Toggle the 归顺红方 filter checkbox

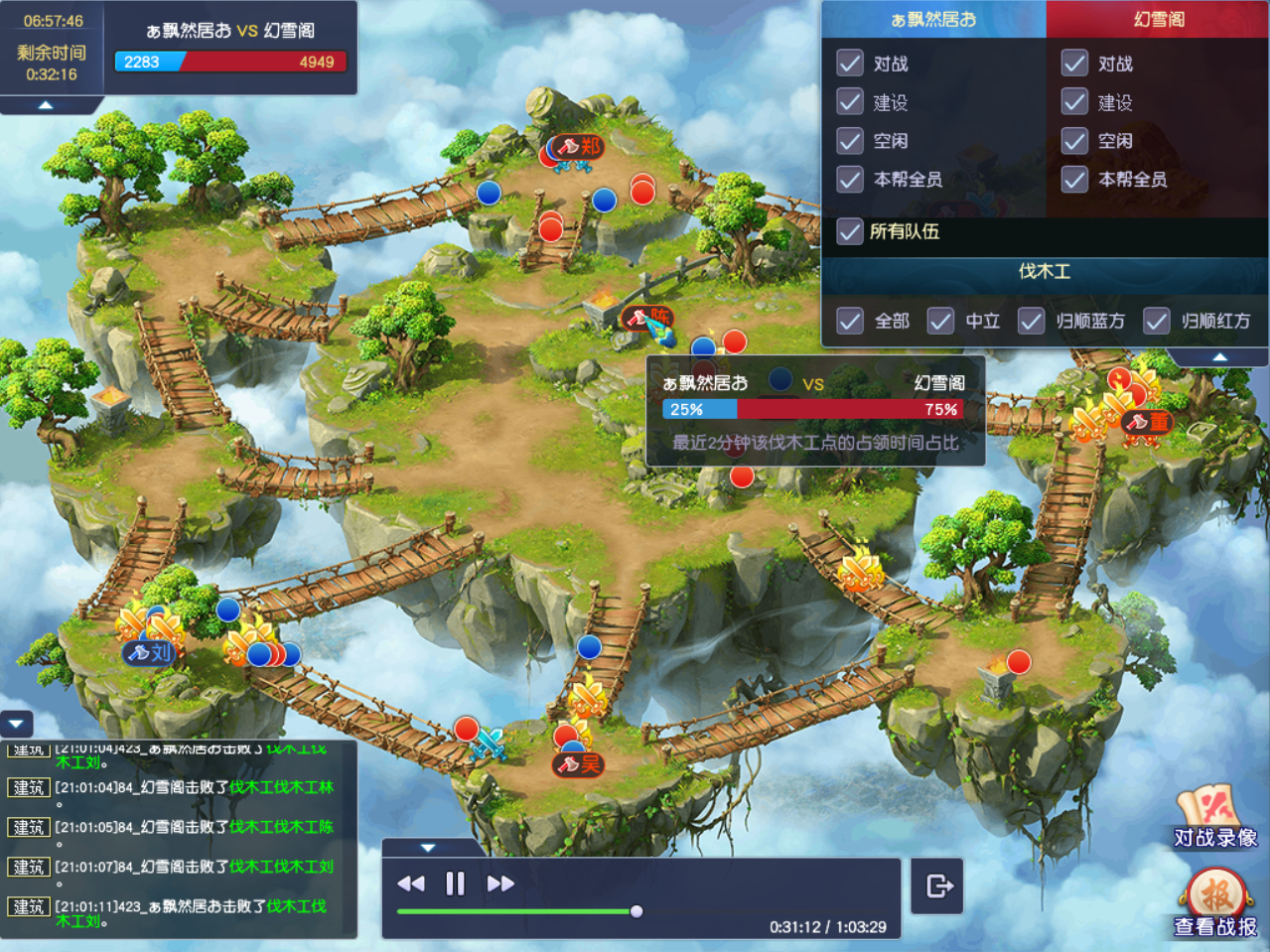(x=1156, y=322)
